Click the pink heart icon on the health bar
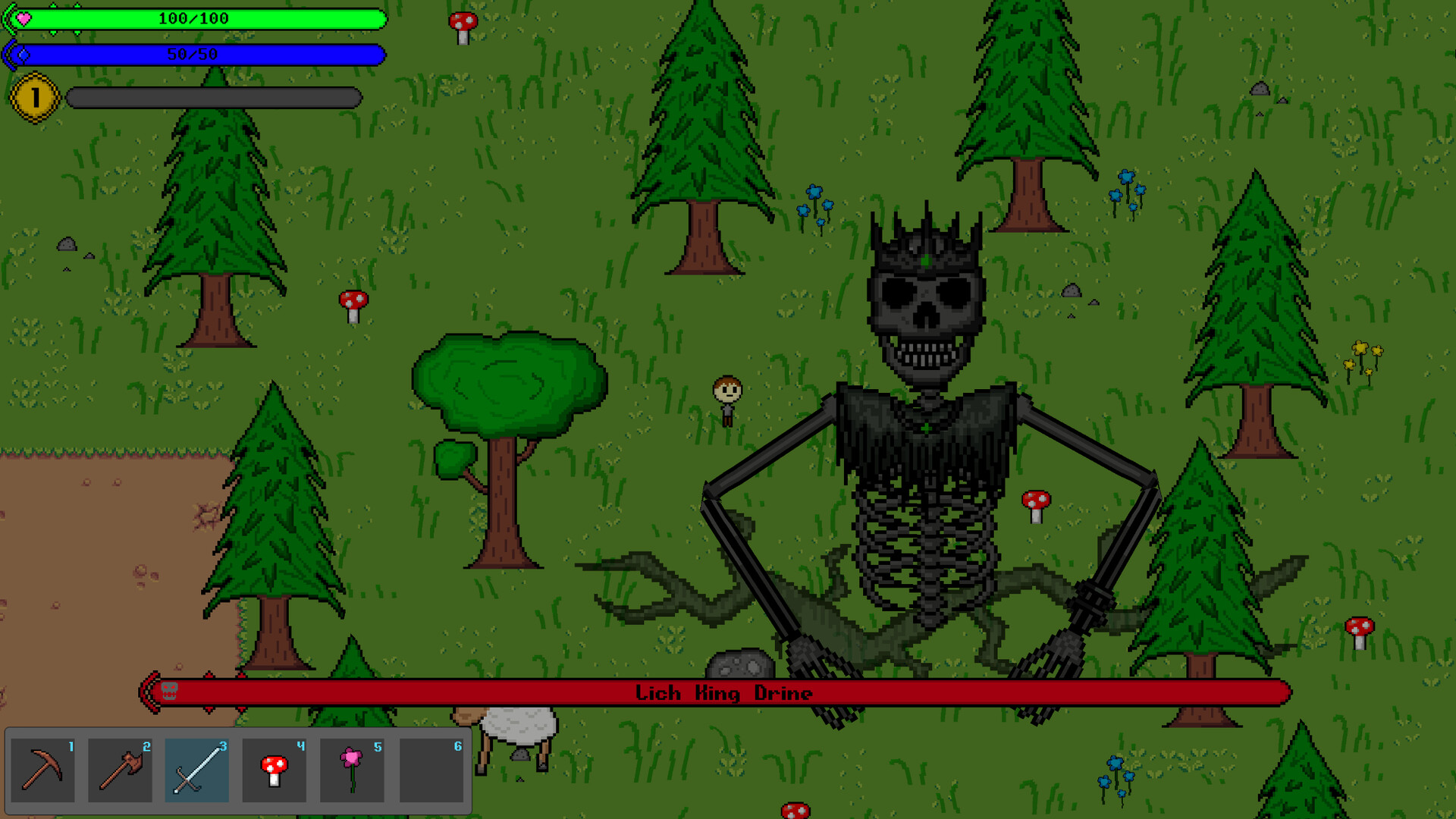 point(25,17)
